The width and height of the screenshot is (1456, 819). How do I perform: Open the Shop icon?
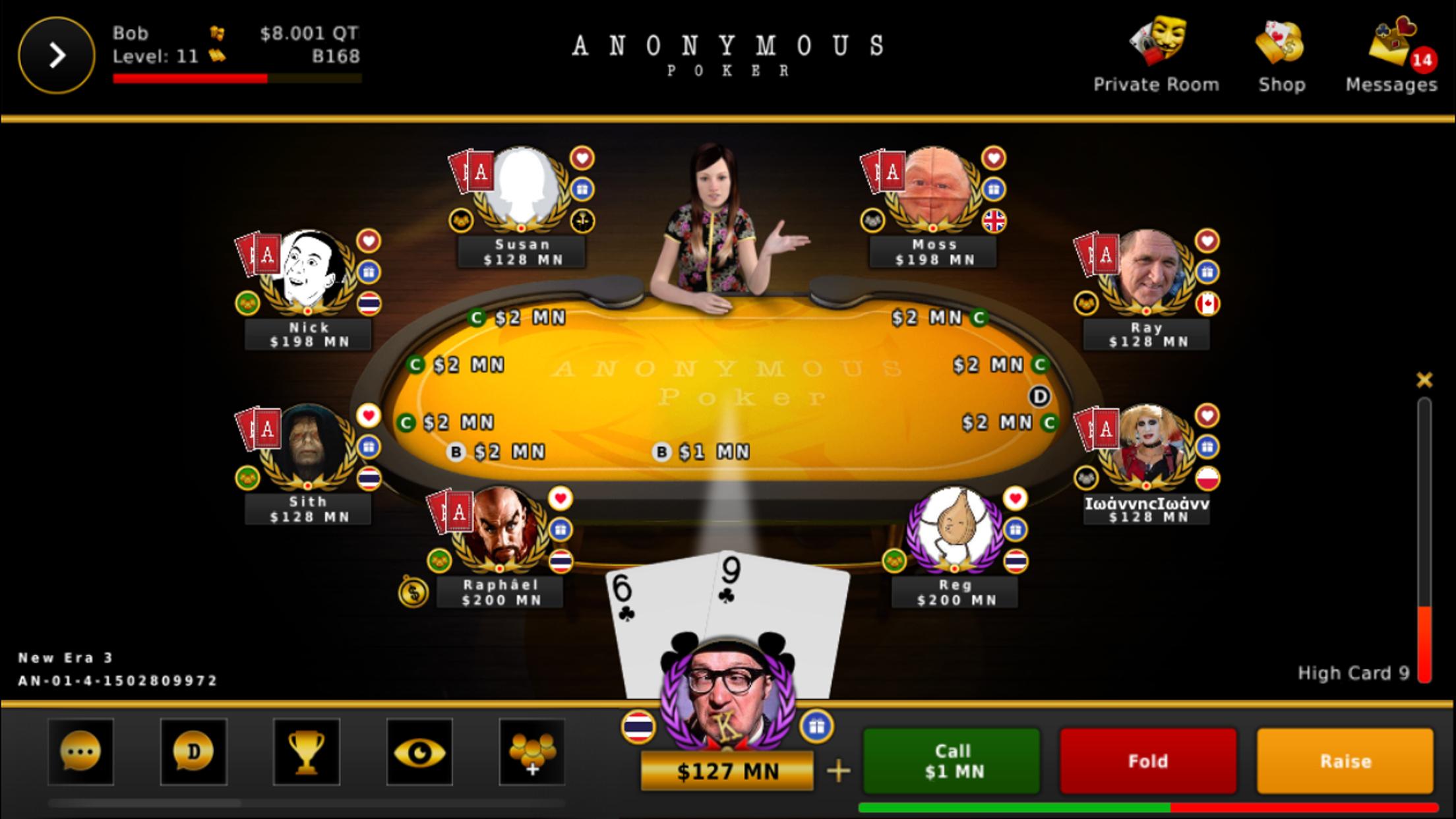[1280, 44]
